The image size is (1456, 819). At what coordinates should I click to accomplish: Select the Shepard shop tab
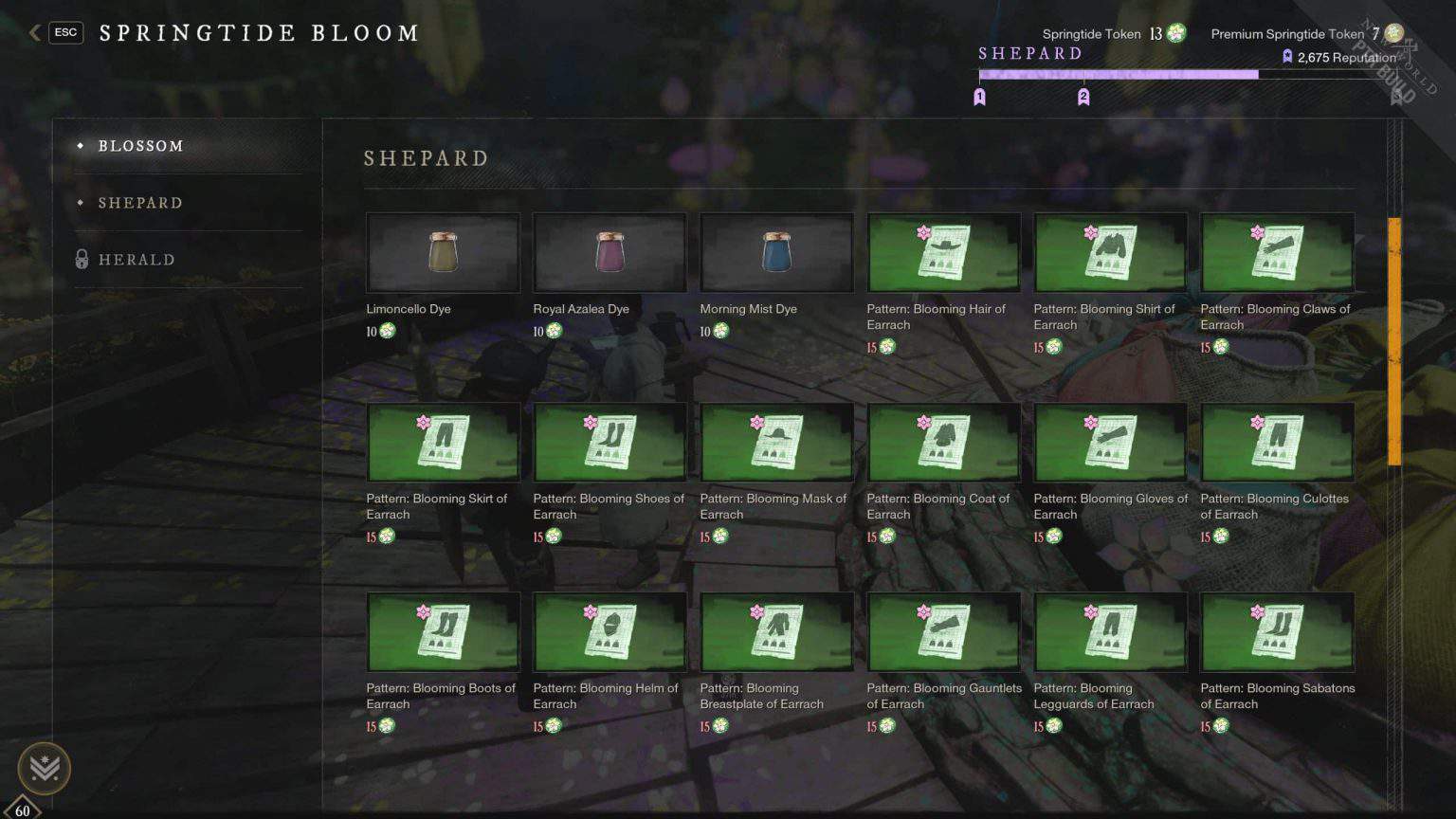pos(138,203)
